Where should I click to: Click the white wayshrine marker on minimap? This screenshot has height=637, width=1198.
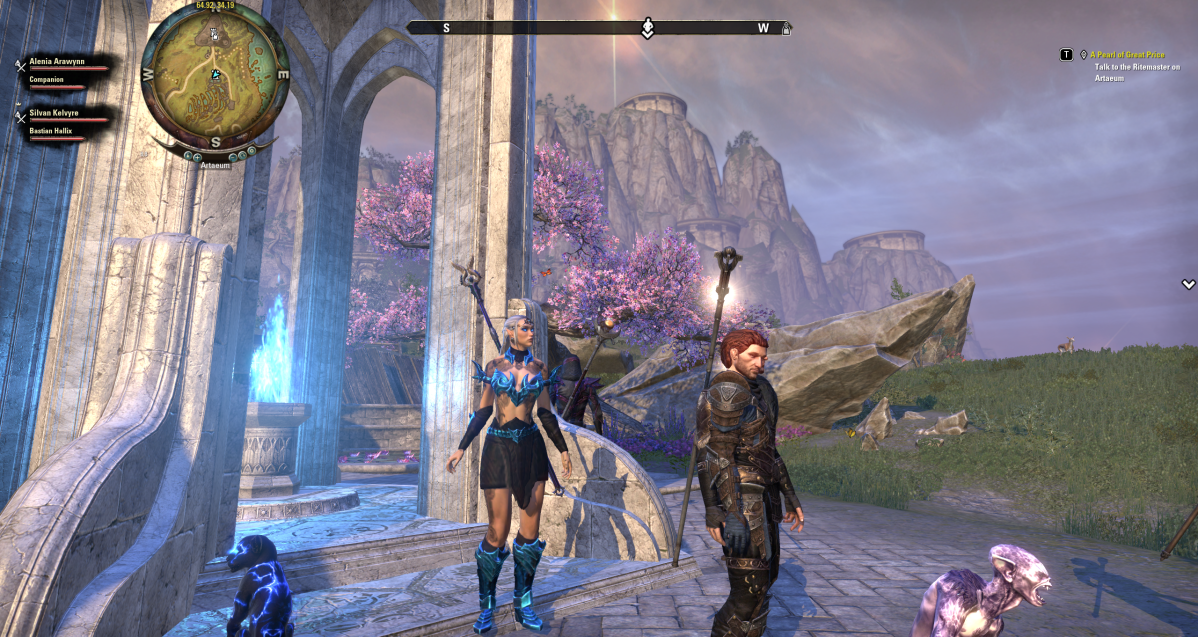point(213,33)
